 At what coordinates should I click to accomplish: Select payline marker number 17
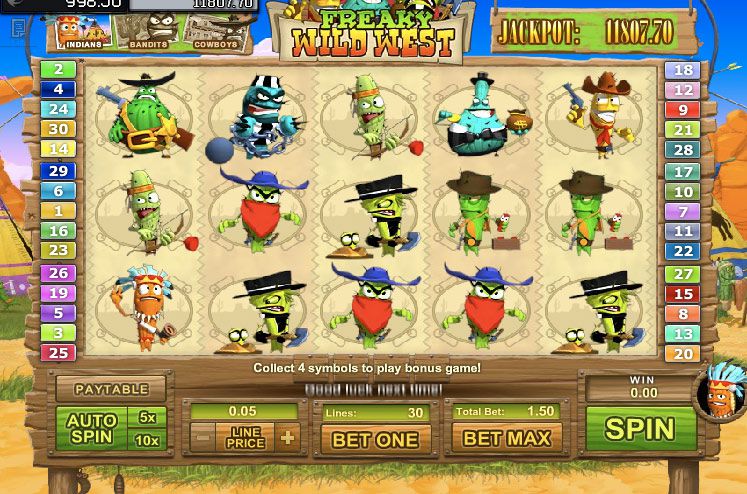684,172
